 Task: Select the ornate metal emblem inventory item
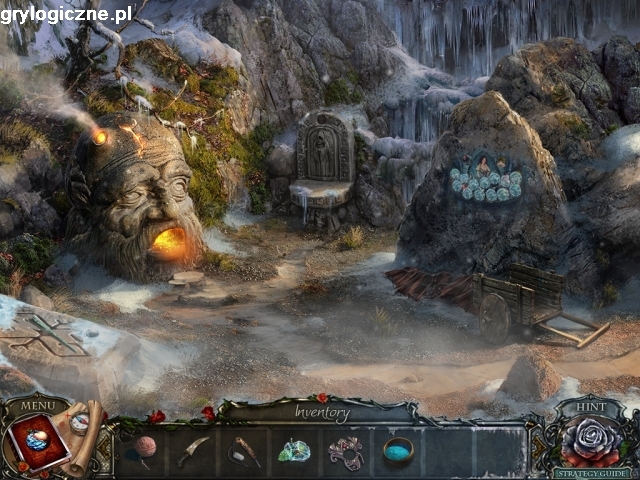click(347, 451)
